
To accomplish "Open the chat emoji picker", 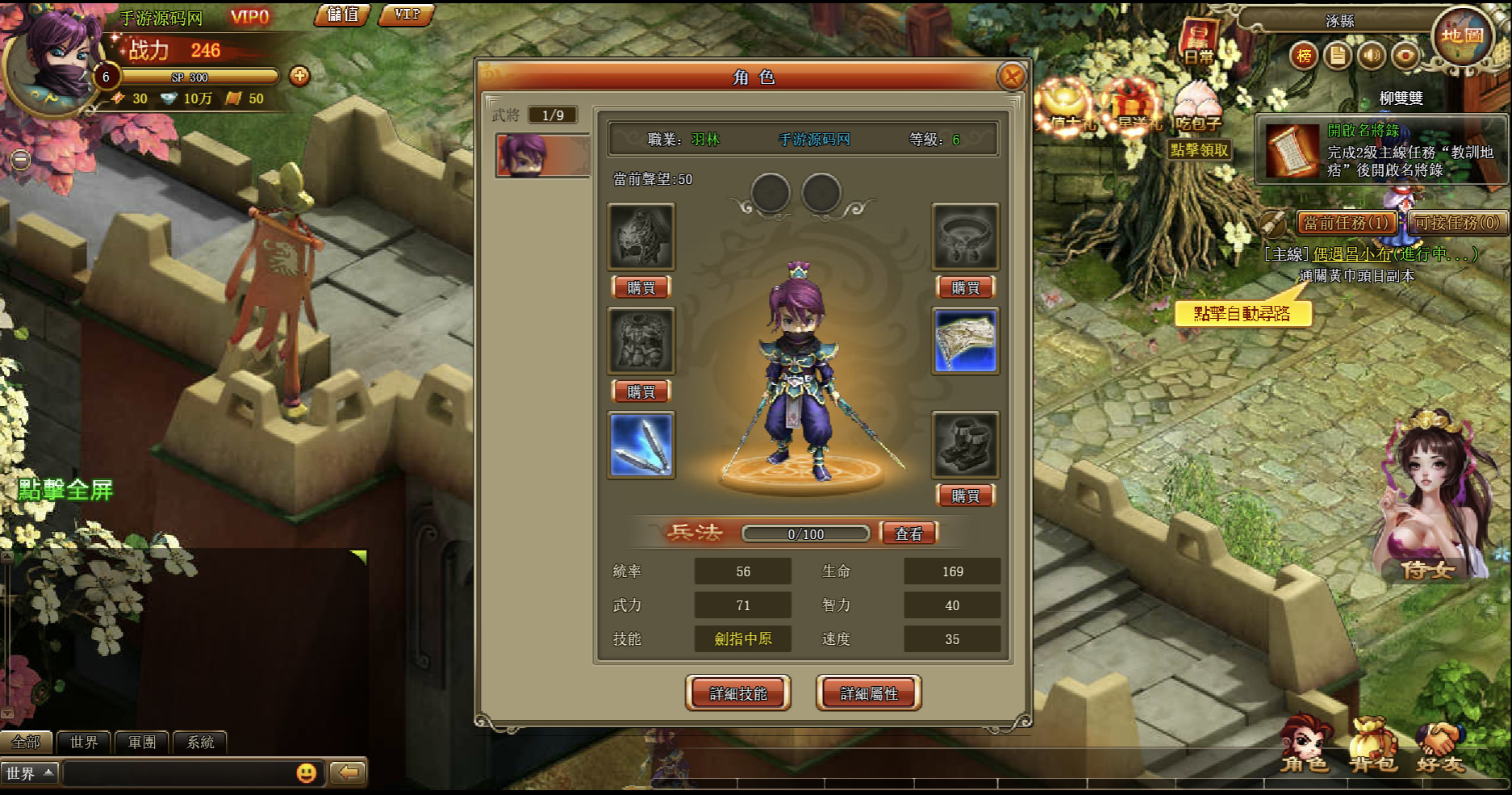I will click(307, 773).
